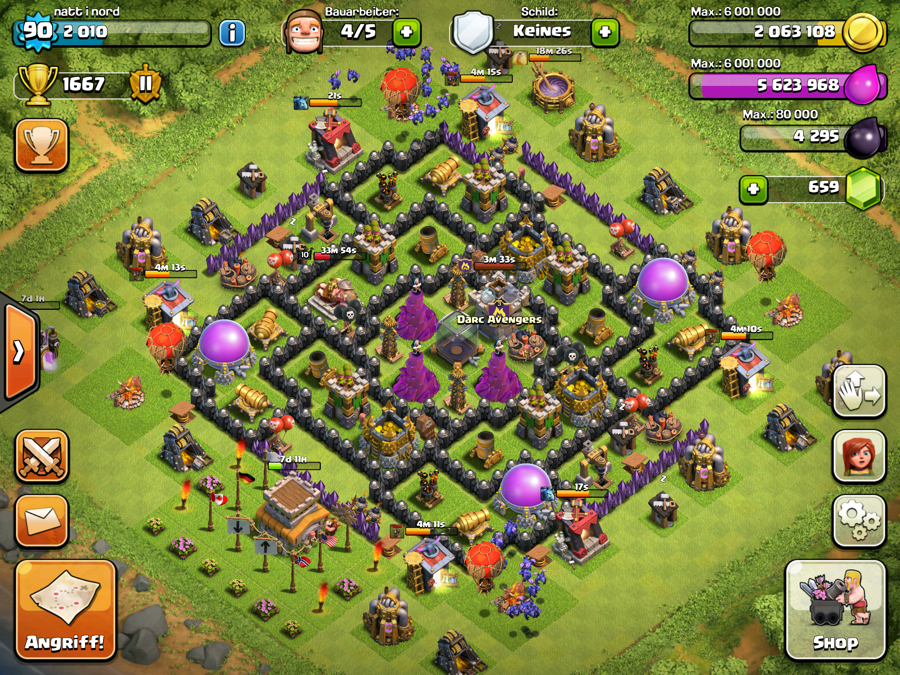Activate the layout edit hand button
Image resolution: width=900 pixels, height=675 pixels.
point(859,391)
